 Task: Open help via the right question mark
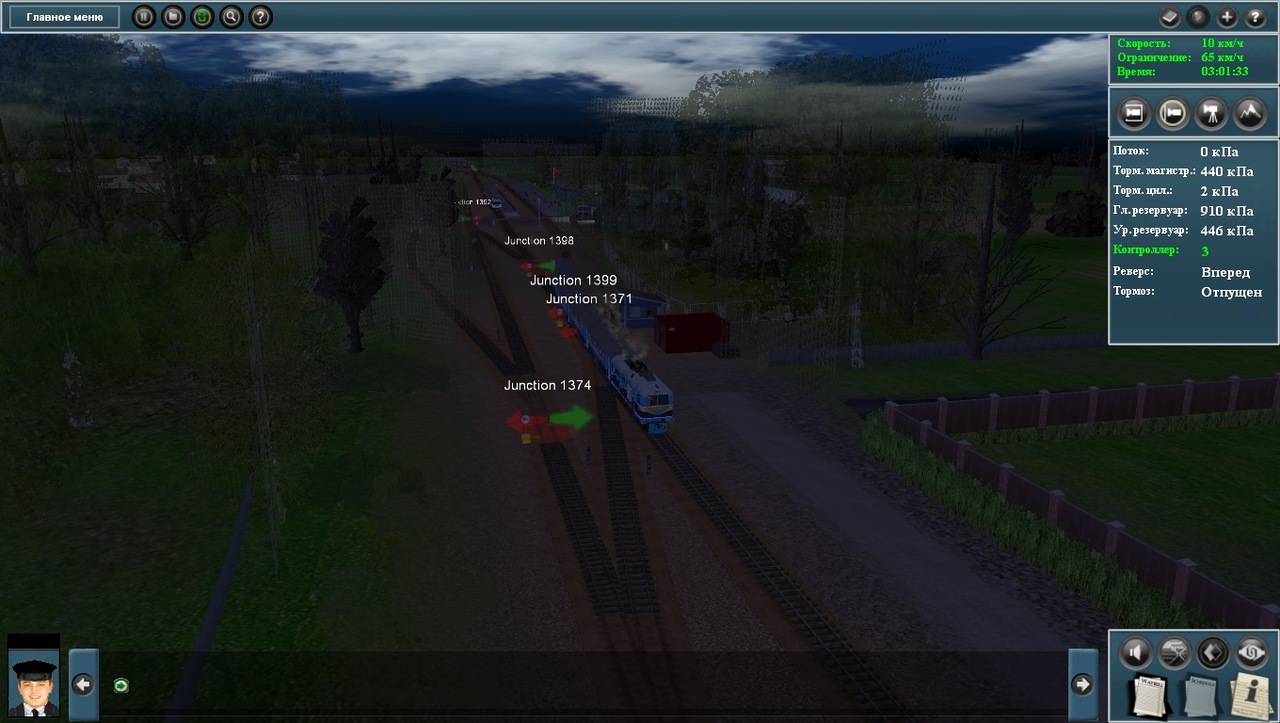1255,17
